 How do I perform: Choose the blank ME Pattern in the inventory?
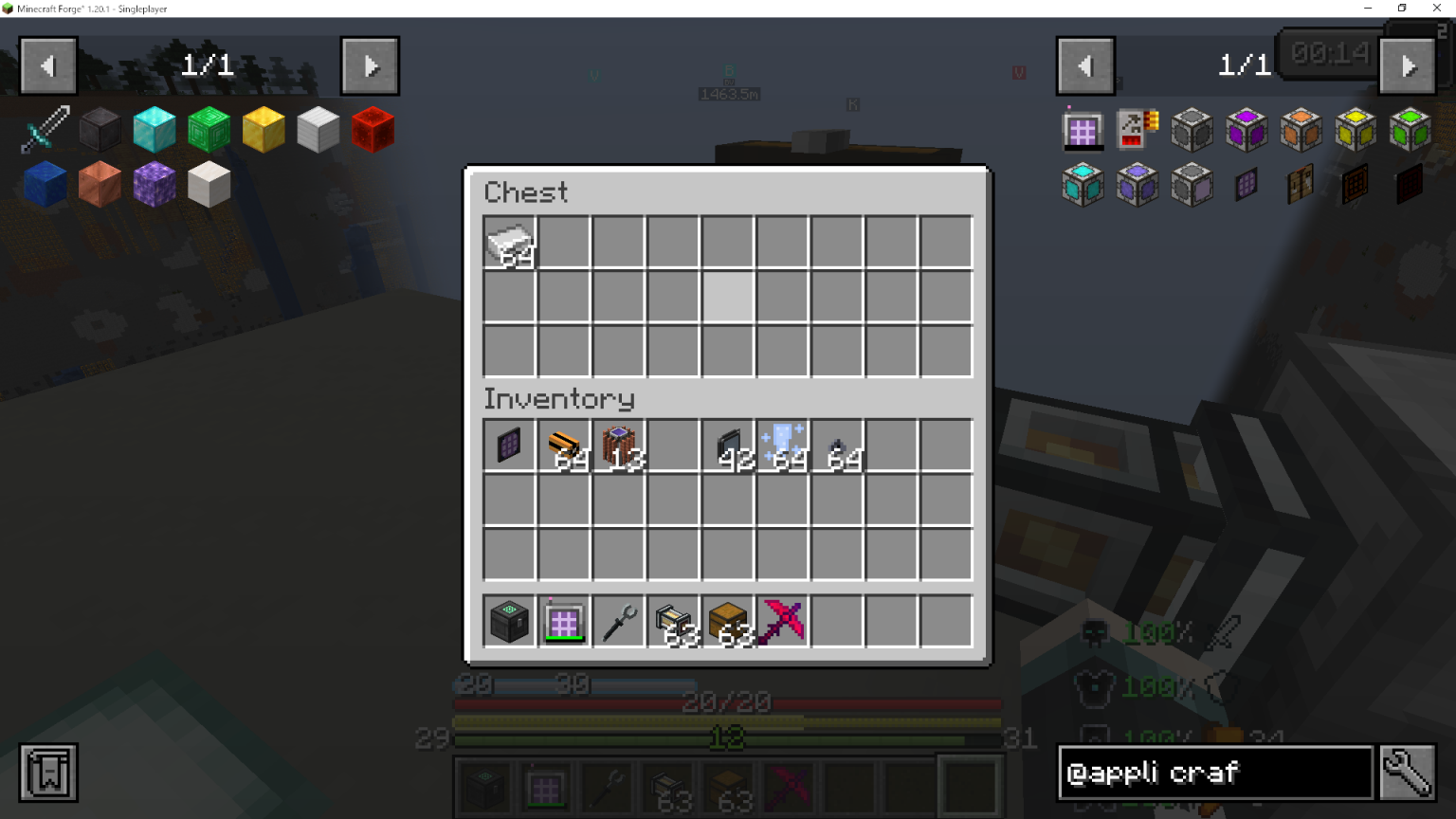coord(509,446)
